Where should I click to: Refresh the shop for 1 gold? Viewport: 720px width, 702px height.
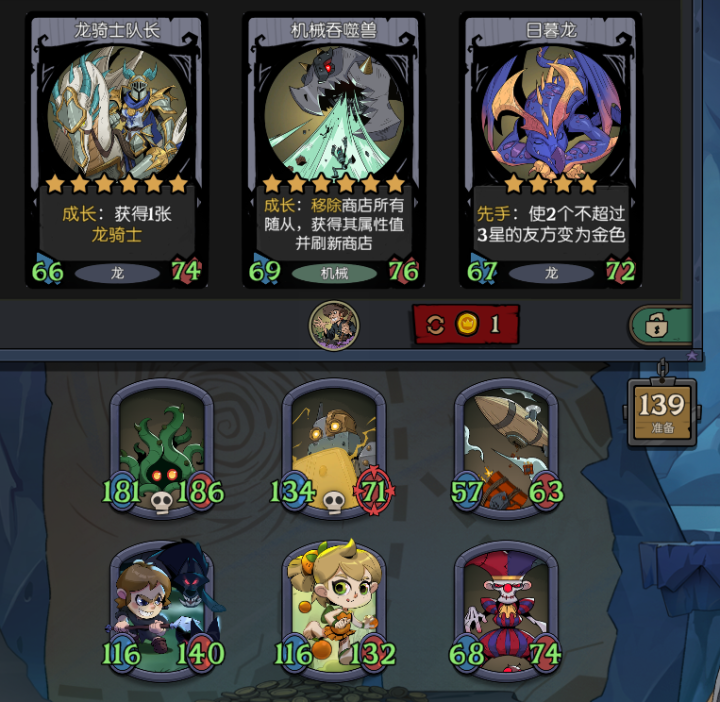466,324
